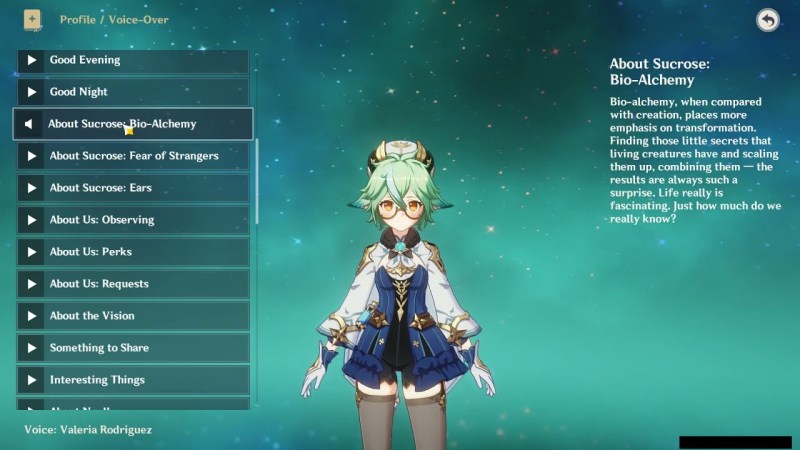This screenshot has width=800, height=450.
Task: Choose the Interesting Things voice line
Action: [x=132, y=380]
